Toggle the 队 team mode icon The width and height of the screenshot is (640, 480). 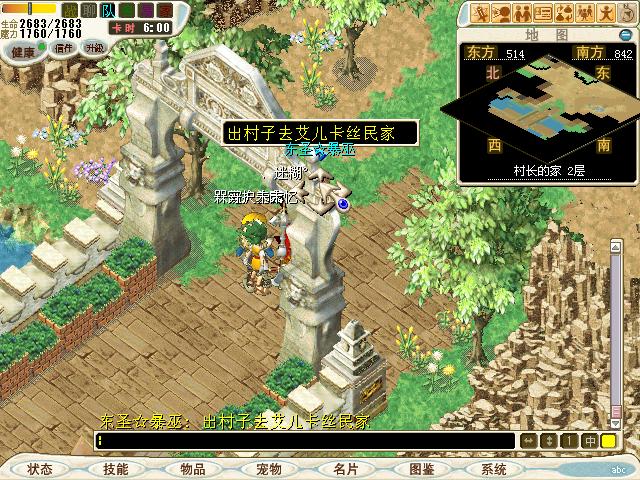pyautogui.click(x=107, y=9)
